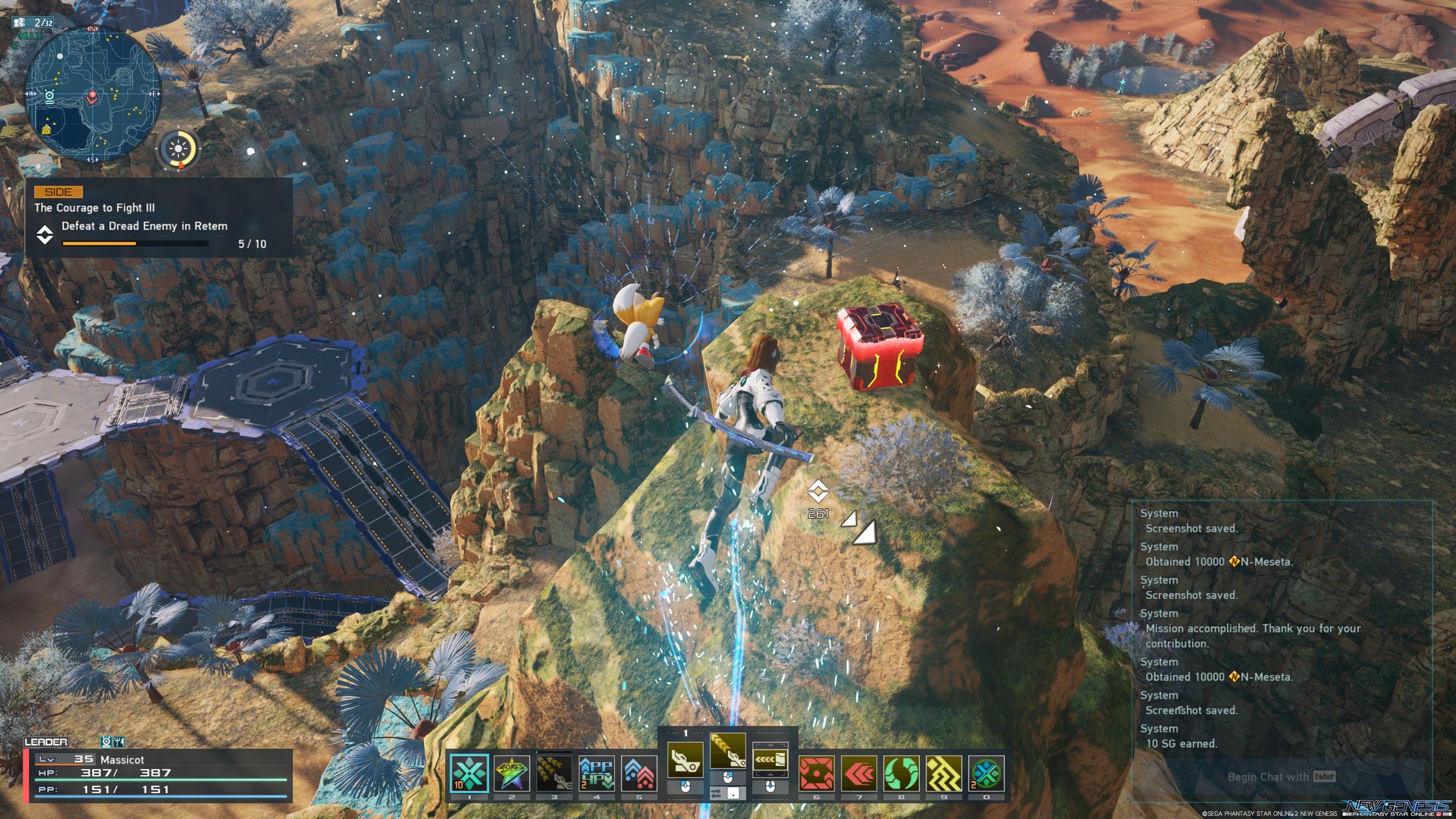
Task: Click Massicot's name in the leader panel
Action: (x=122, y=760)
